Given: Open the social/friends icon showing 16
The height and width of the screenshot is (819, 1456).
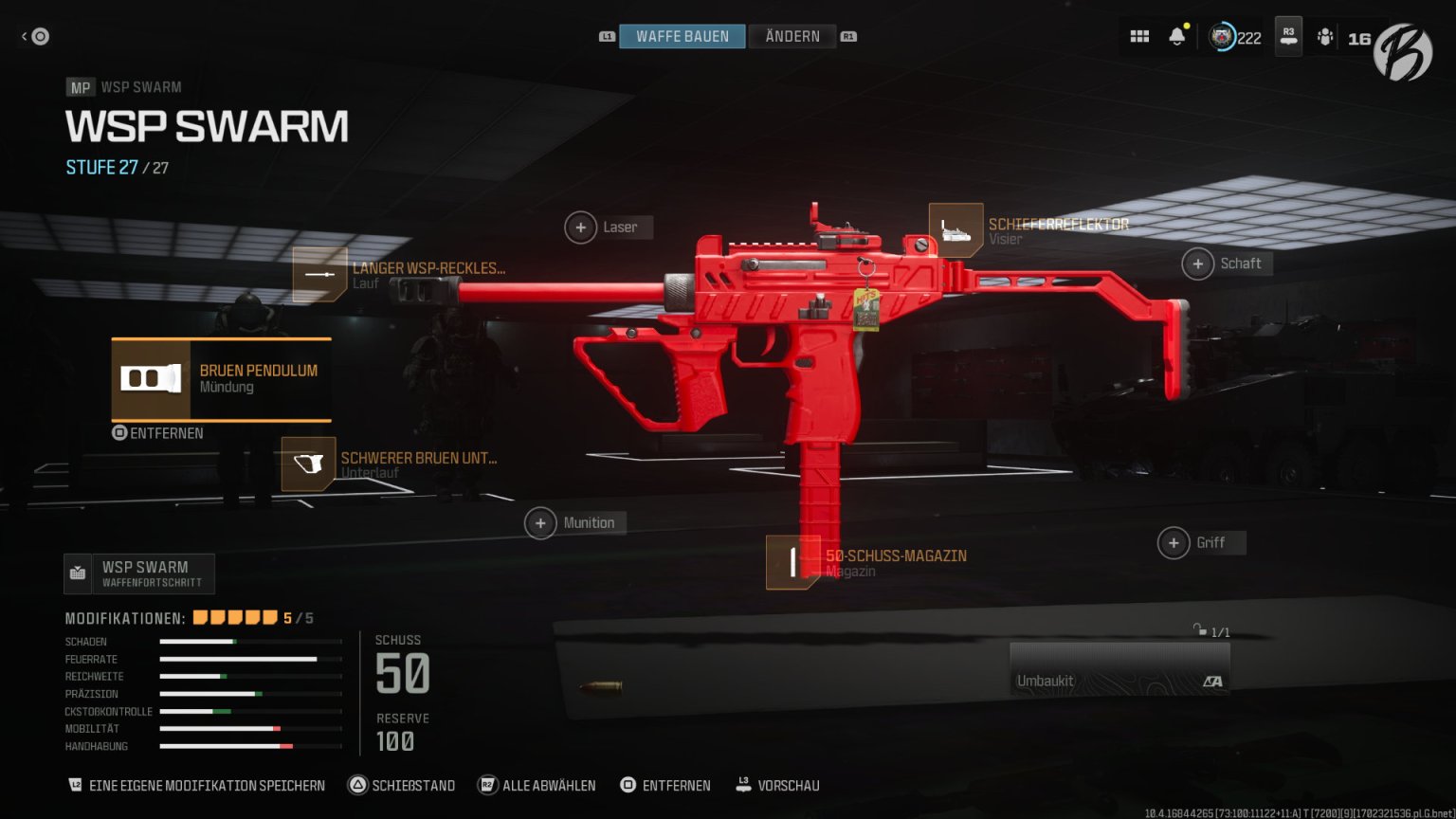Looking at the screenshot, I should (x=1326, y=35).
